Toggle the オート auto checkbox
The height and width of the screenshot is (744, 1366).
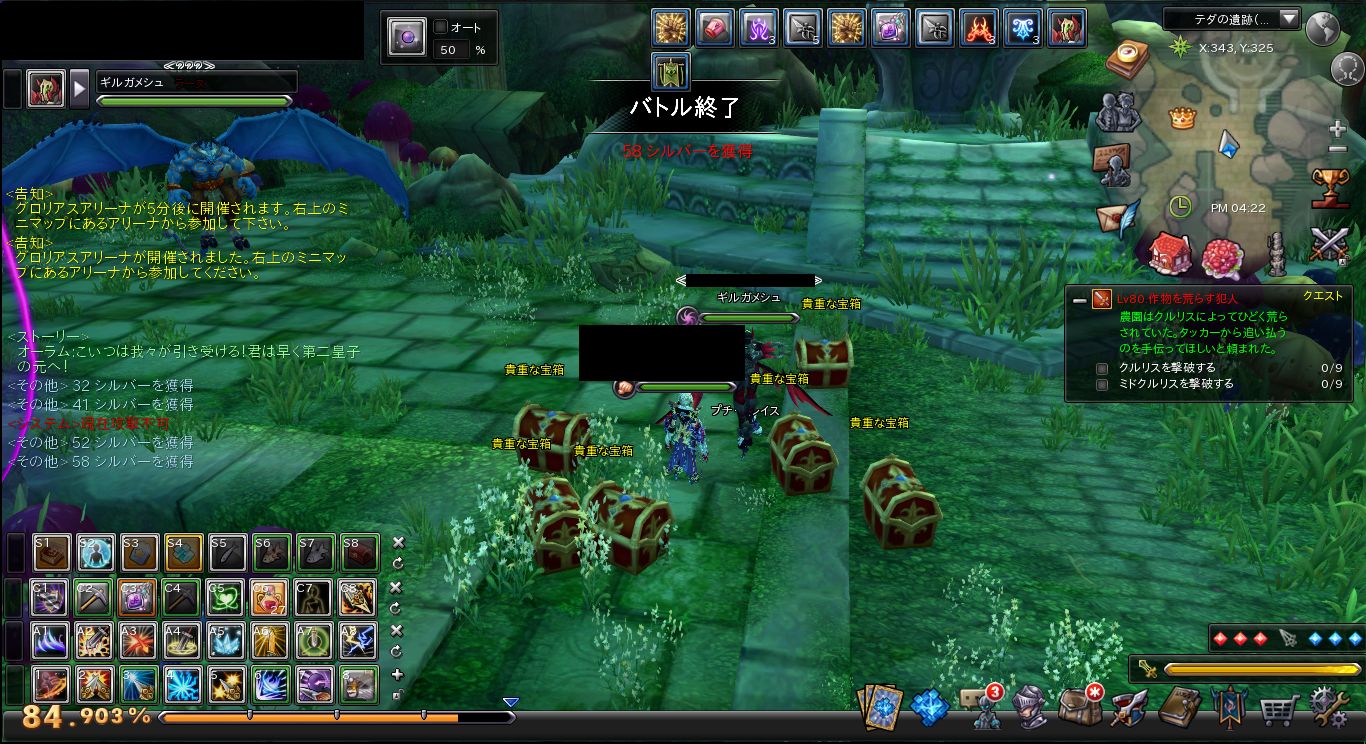tap(442, 27)
